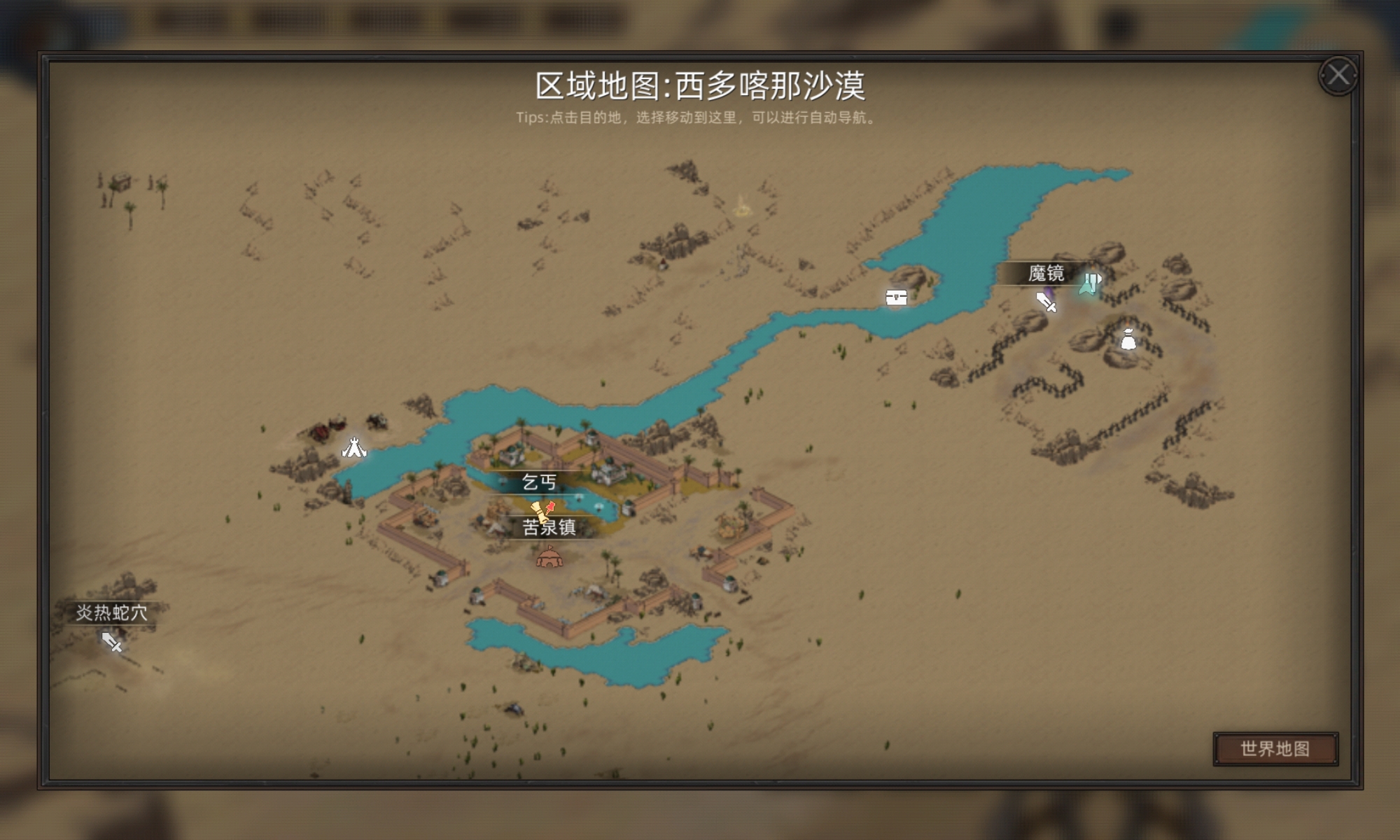The image size is (1400, 840).
Task: Click the yellow anthill mound near the top center
Action: pos(744,208)
